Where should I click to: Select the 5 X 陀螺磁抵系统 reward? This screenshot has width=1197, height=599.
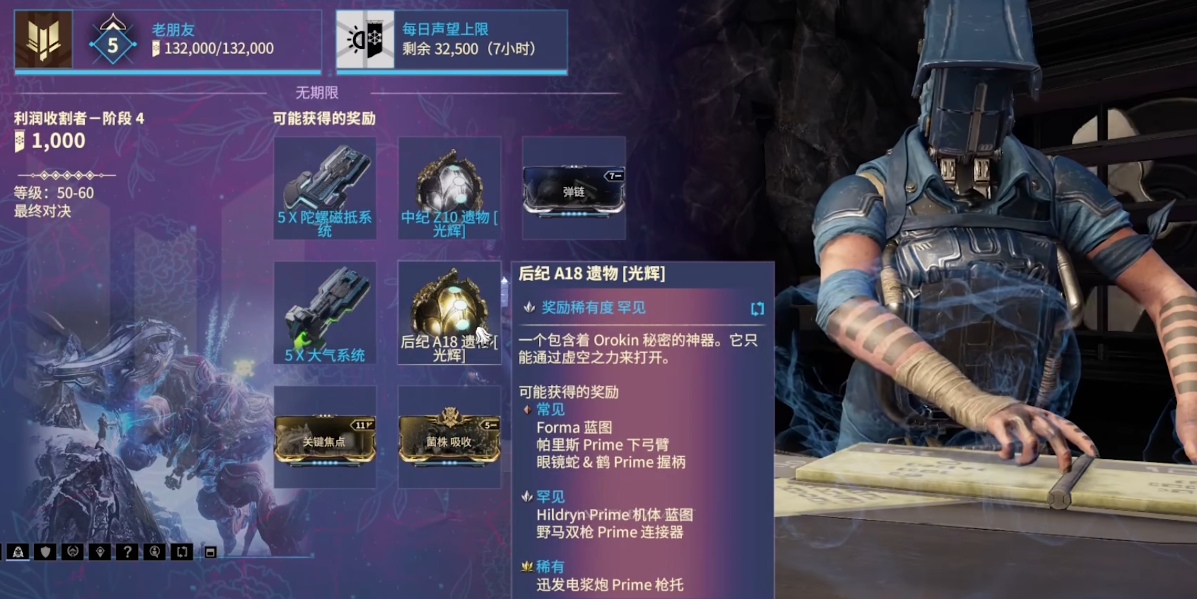point(325,187)
